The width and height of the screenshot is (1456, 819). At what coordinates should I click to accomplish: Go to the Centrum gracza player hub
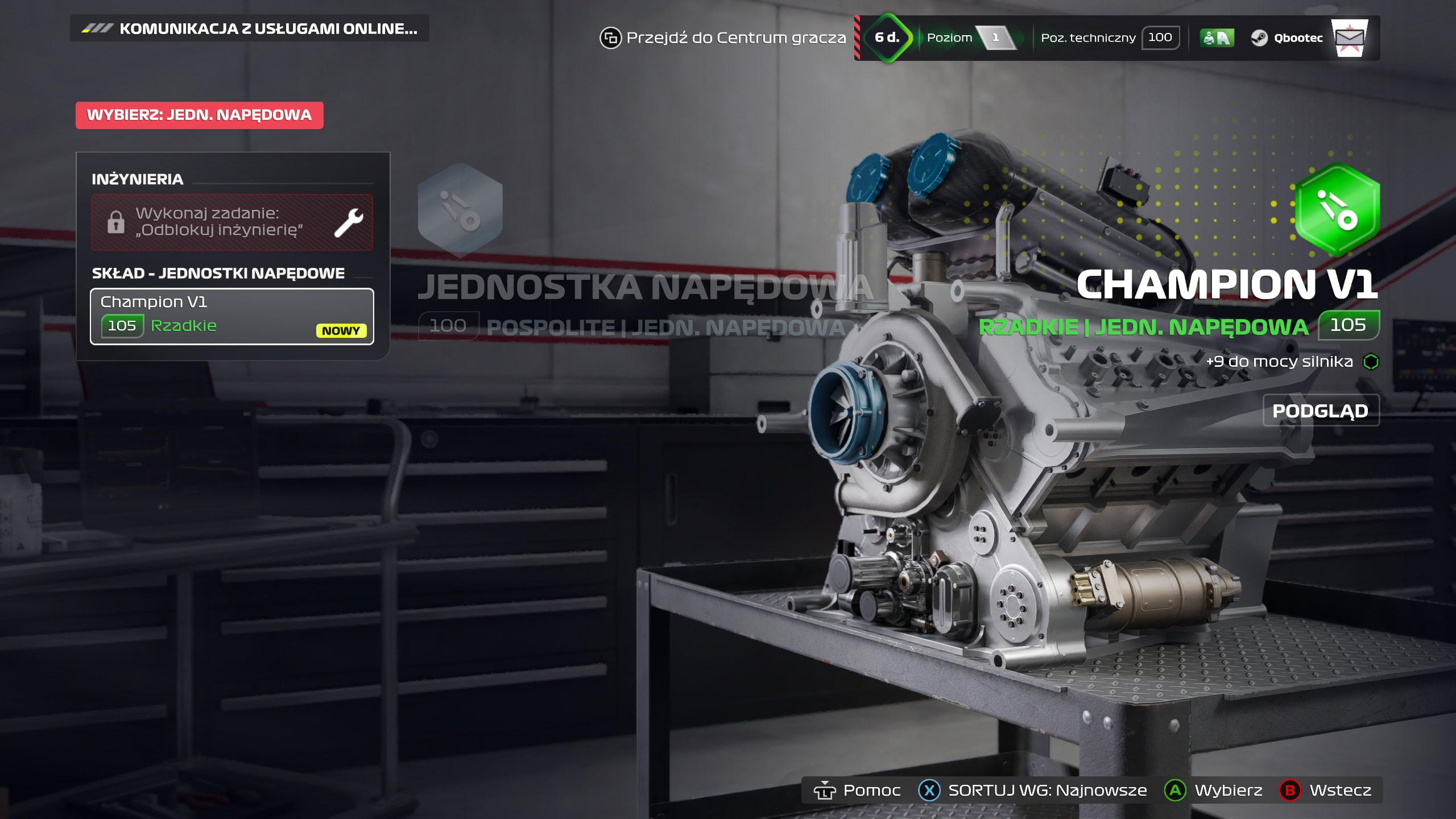(x=723, y=38)
